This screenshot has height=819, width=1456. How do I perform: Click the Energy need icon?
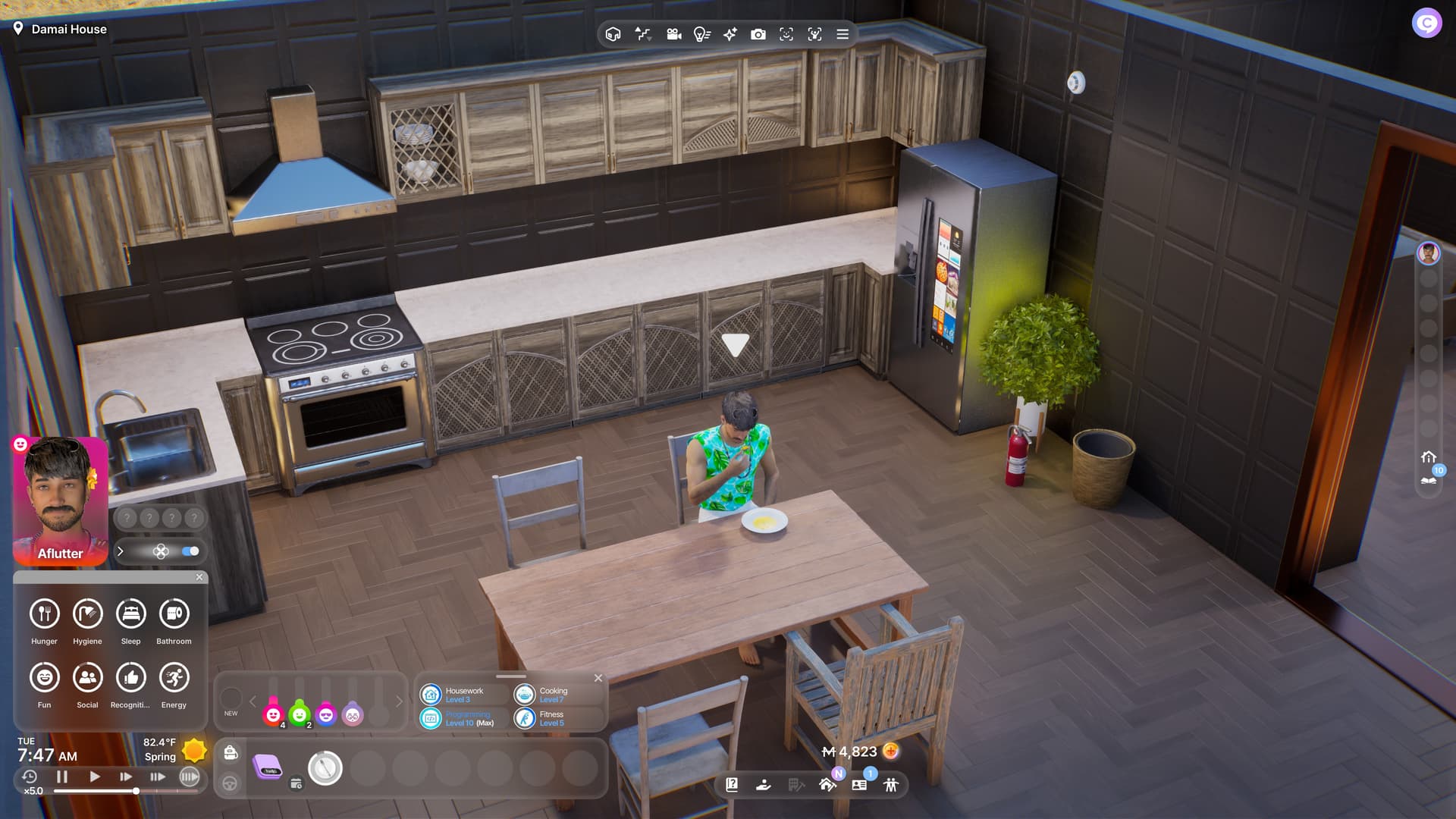[x=174, y=677]
